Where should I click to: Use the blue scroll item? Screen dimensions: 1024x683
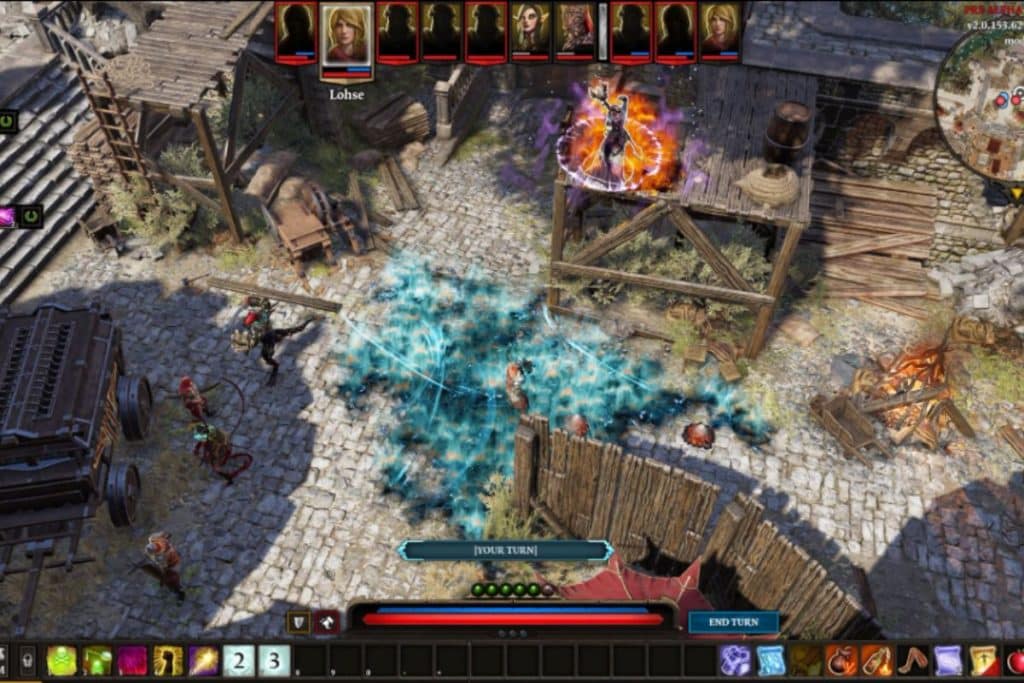tap(770, 661)
